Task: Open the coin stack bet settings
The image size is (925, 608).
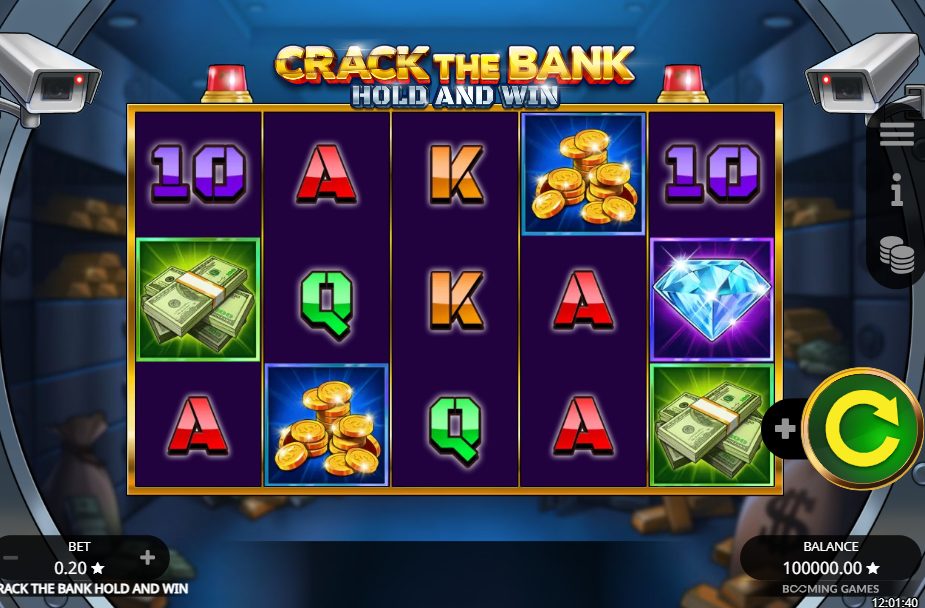Action: point(896,254)
